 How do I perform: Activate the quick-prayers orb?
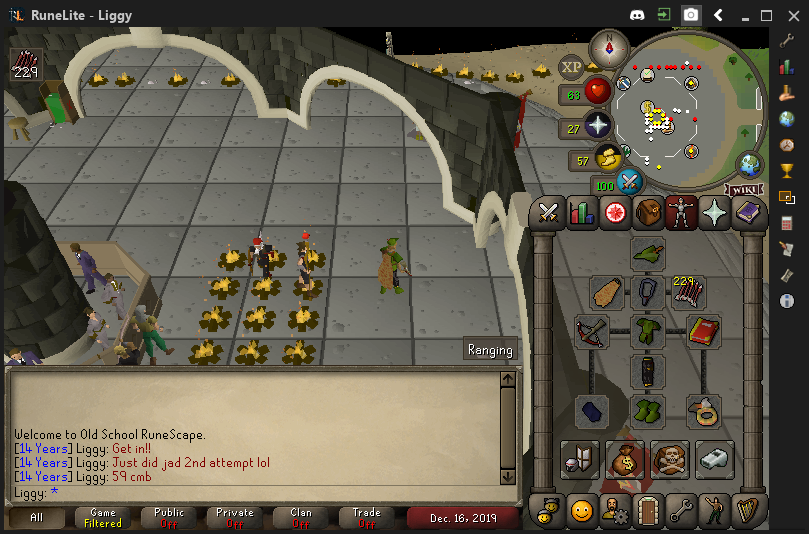[x=598, y=126]
